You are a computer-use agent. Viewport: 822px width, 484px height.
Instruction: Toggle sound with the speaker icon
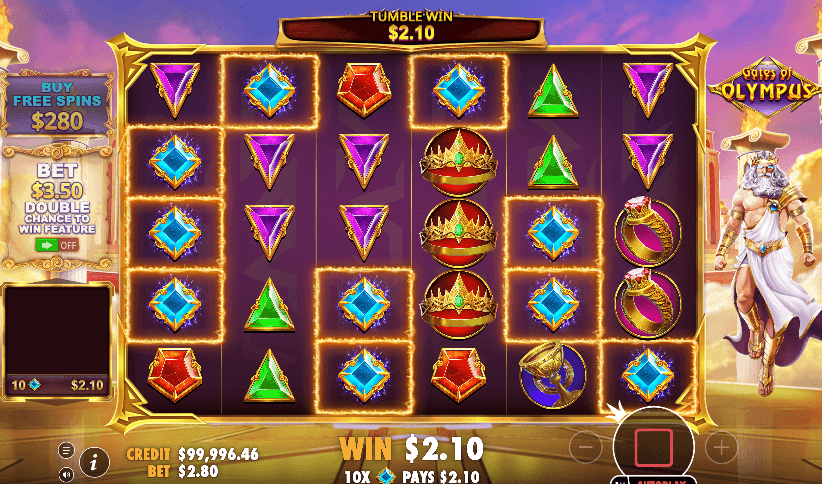pyautogui.click(x=66, y=474)
